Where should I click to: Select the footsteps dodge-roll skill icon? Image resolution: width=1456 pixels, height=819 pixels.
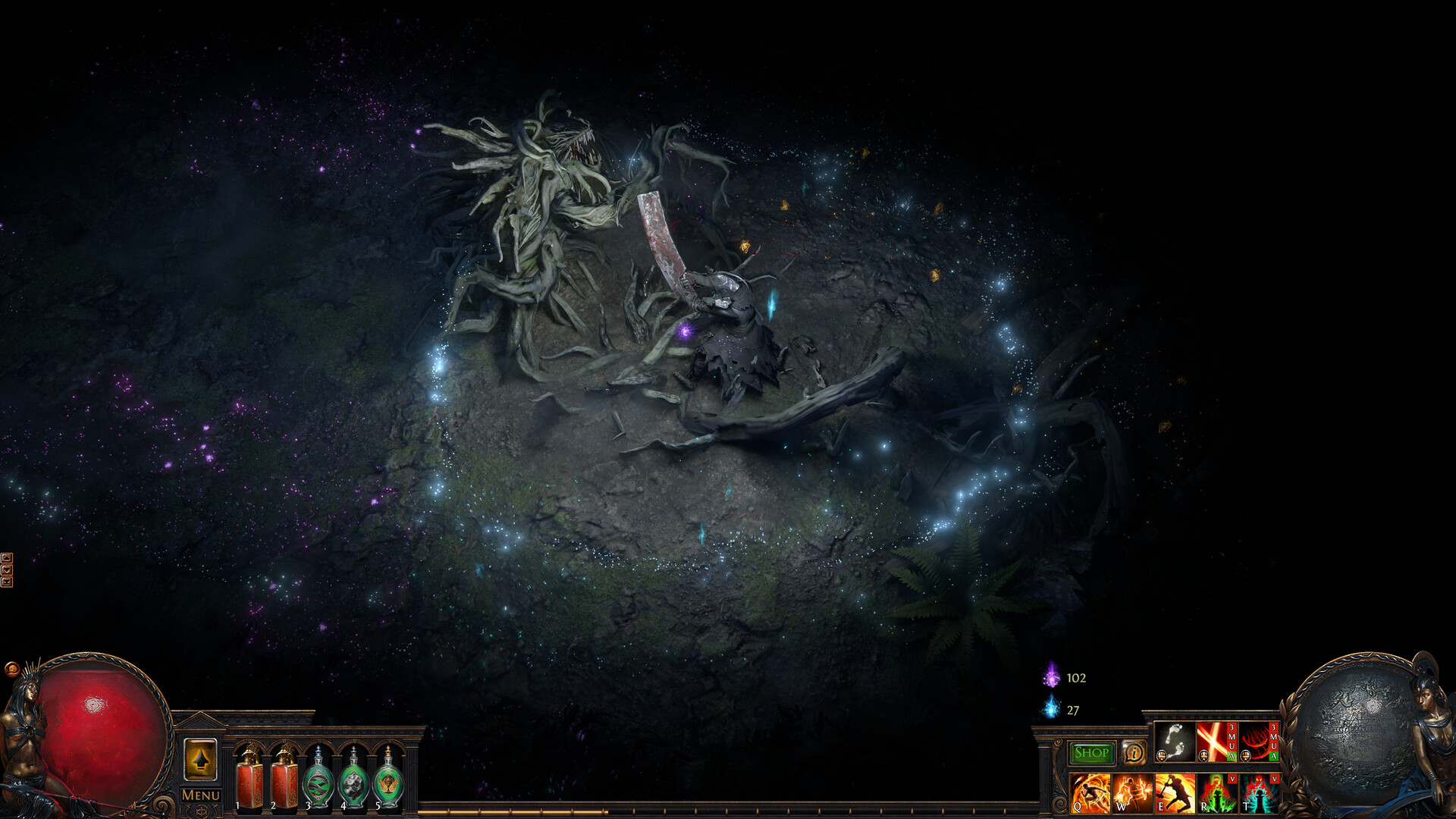pos(1174,742)
